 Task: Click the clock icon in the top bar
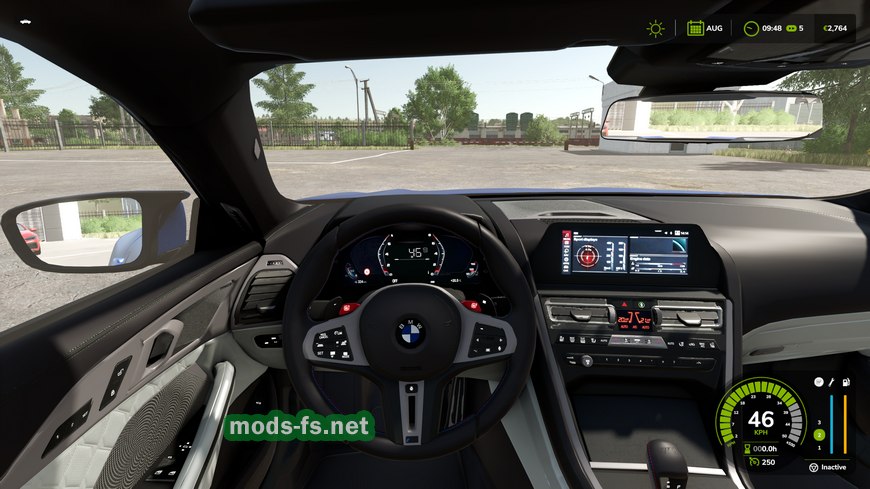(x=751, y=28)
